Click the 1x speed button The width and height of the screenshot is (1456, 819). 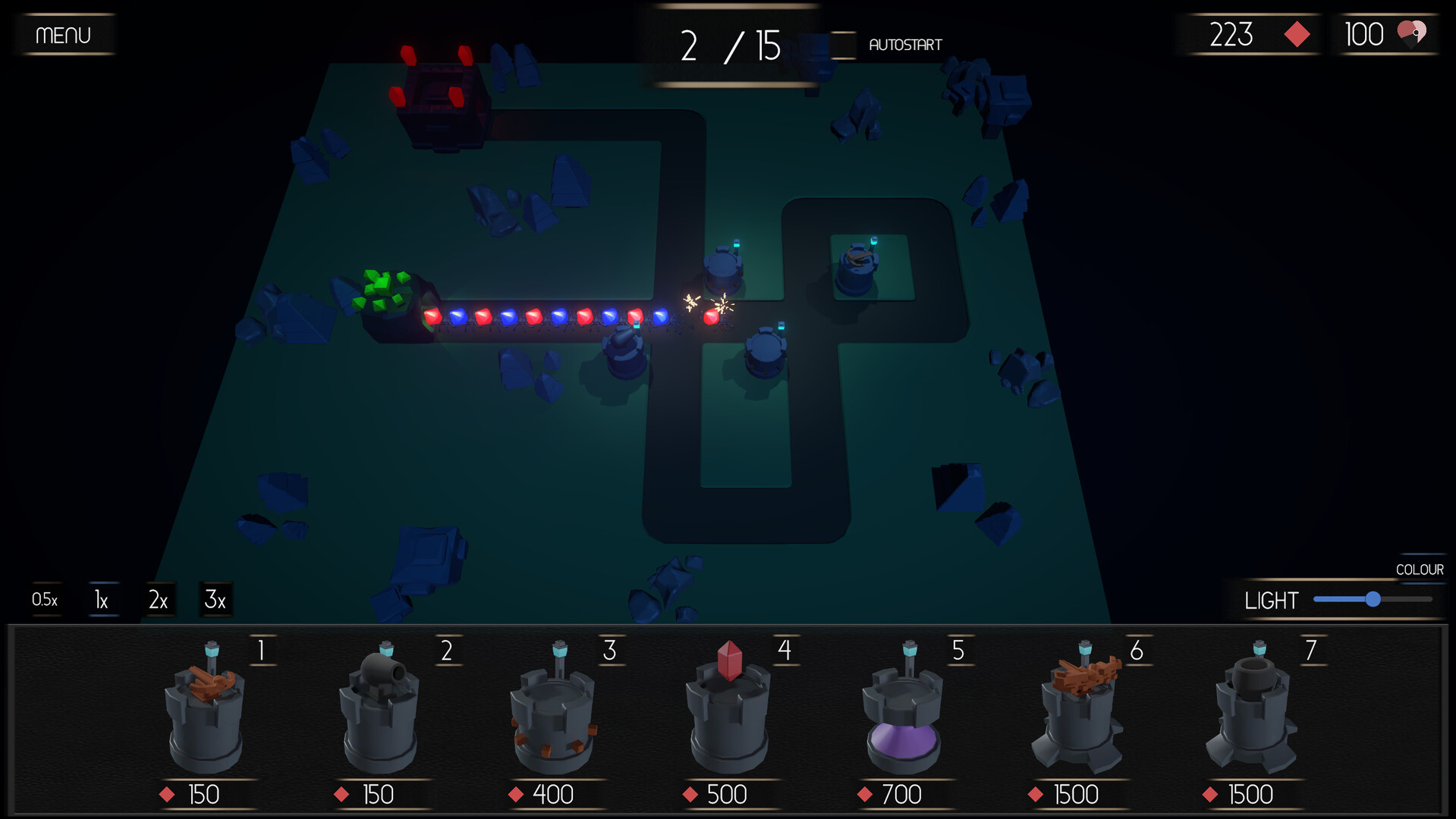coord(101,599)
